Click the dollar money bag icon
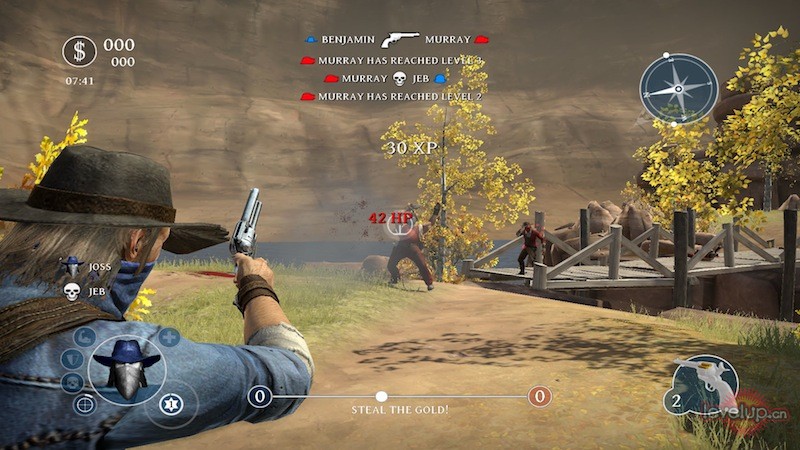800x450 pixels. click(79, 51)
